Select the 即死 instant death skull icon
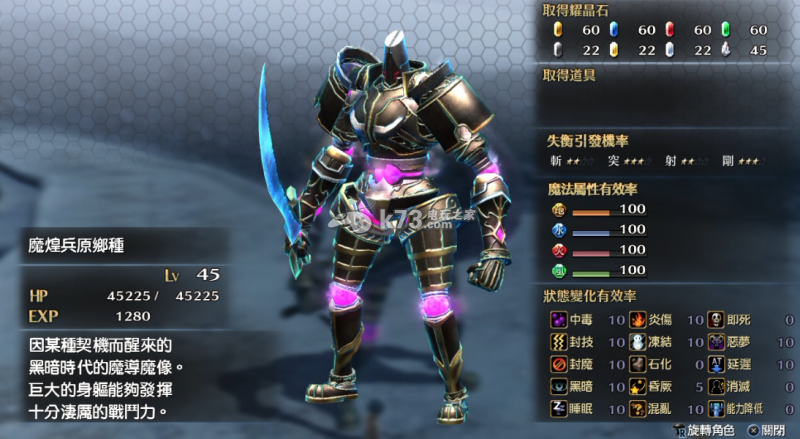800x439 pixels. pyautogui.click(x=716, y=320)
